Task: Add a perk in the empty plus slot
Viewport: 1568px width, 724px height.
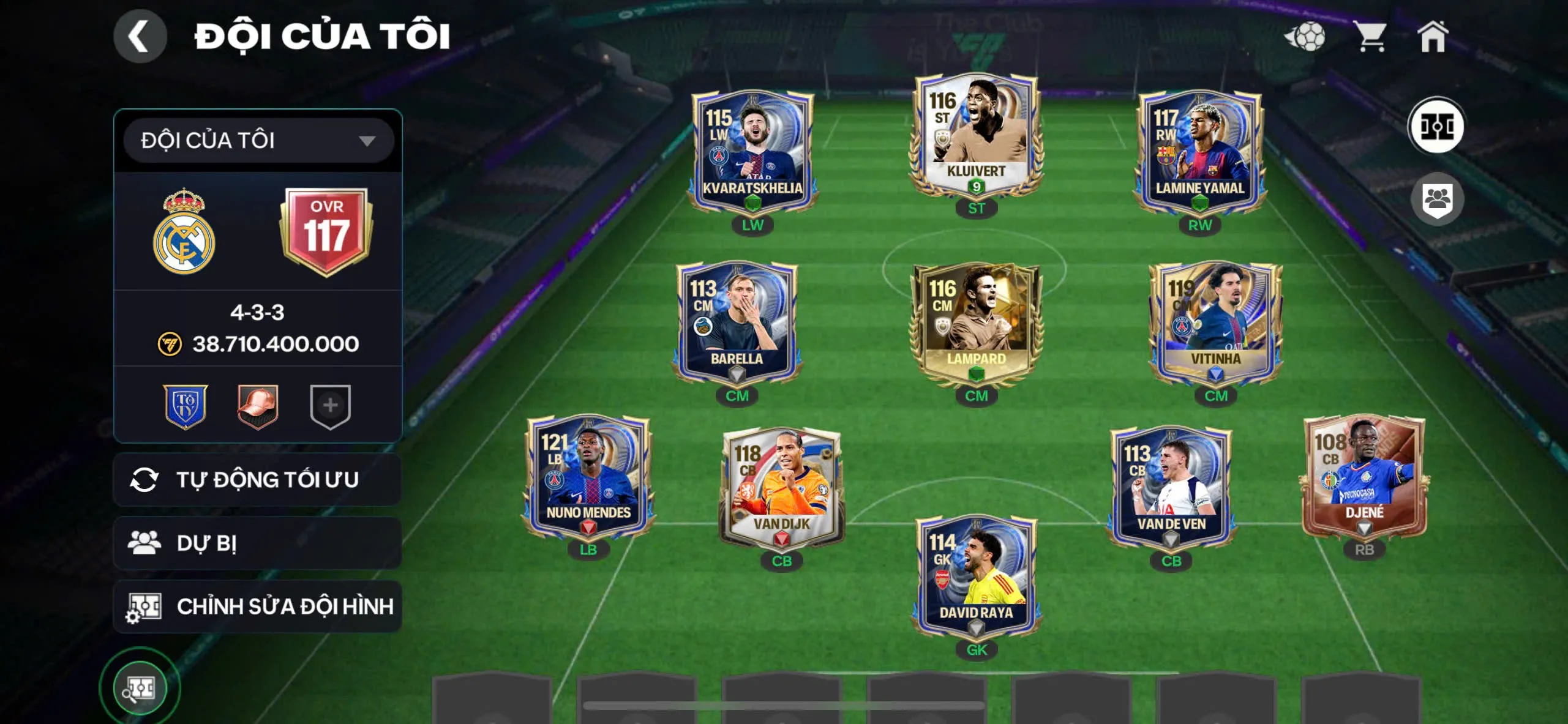Action: 330,406
